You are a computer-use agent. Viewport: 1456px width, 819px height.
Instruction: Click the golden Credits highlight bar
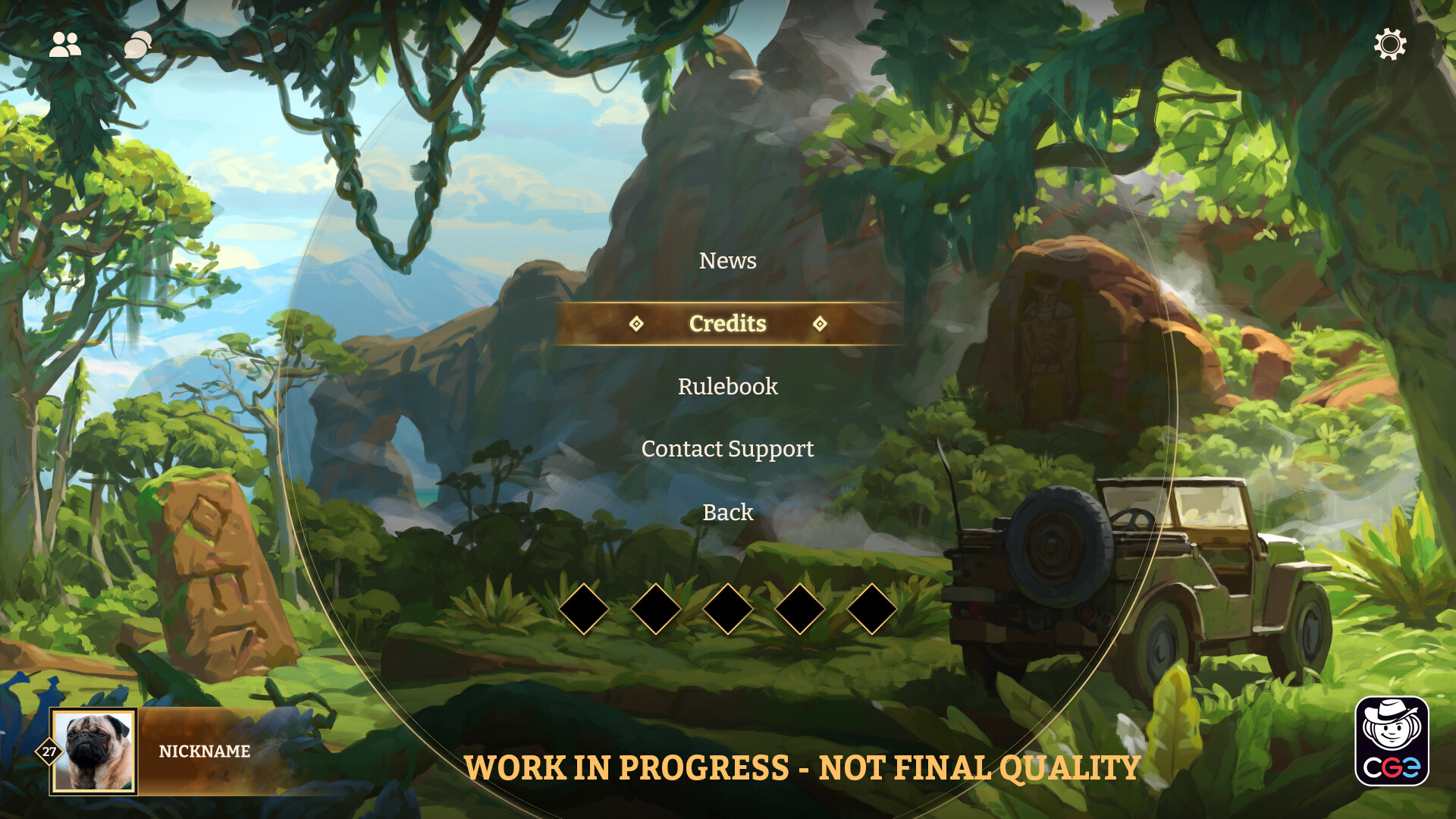click(x=727, y=324)
